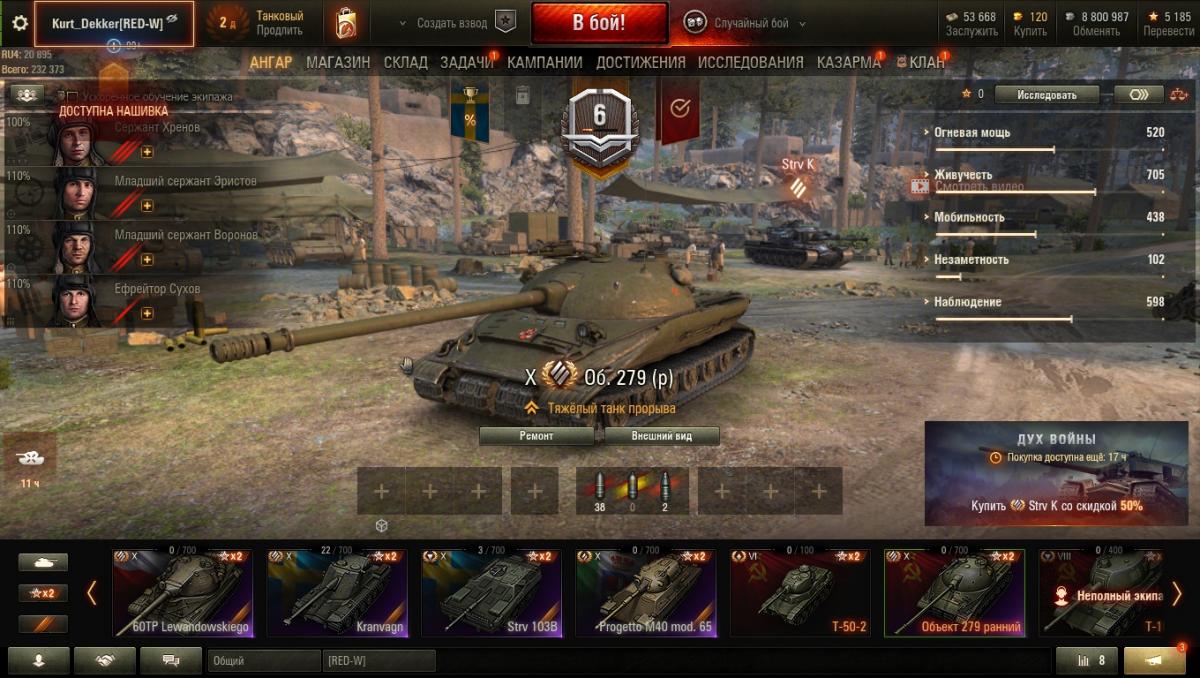The image size is (1200, 678).
Task: Click the Общий chat channel tab
Action: point(264,661)
